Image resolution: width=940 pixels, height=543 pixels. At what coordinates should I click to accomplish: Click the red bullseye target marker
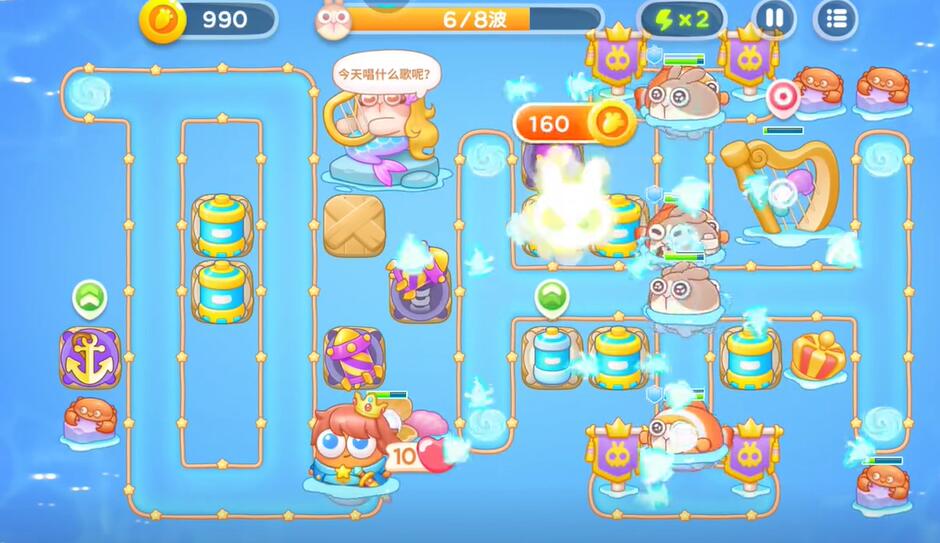tap(782, 96)
